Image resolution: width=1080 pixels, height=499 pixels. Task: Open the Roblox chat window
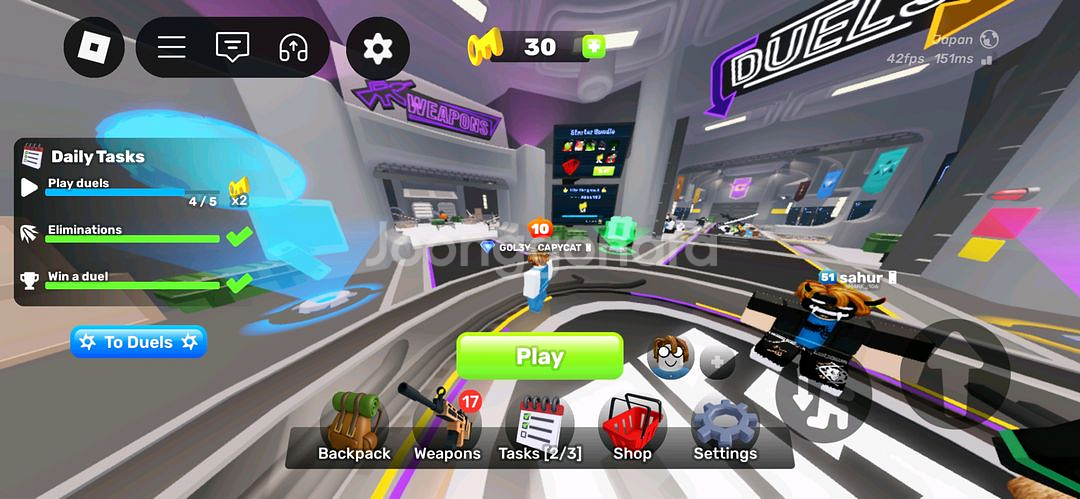click(232, 47)
